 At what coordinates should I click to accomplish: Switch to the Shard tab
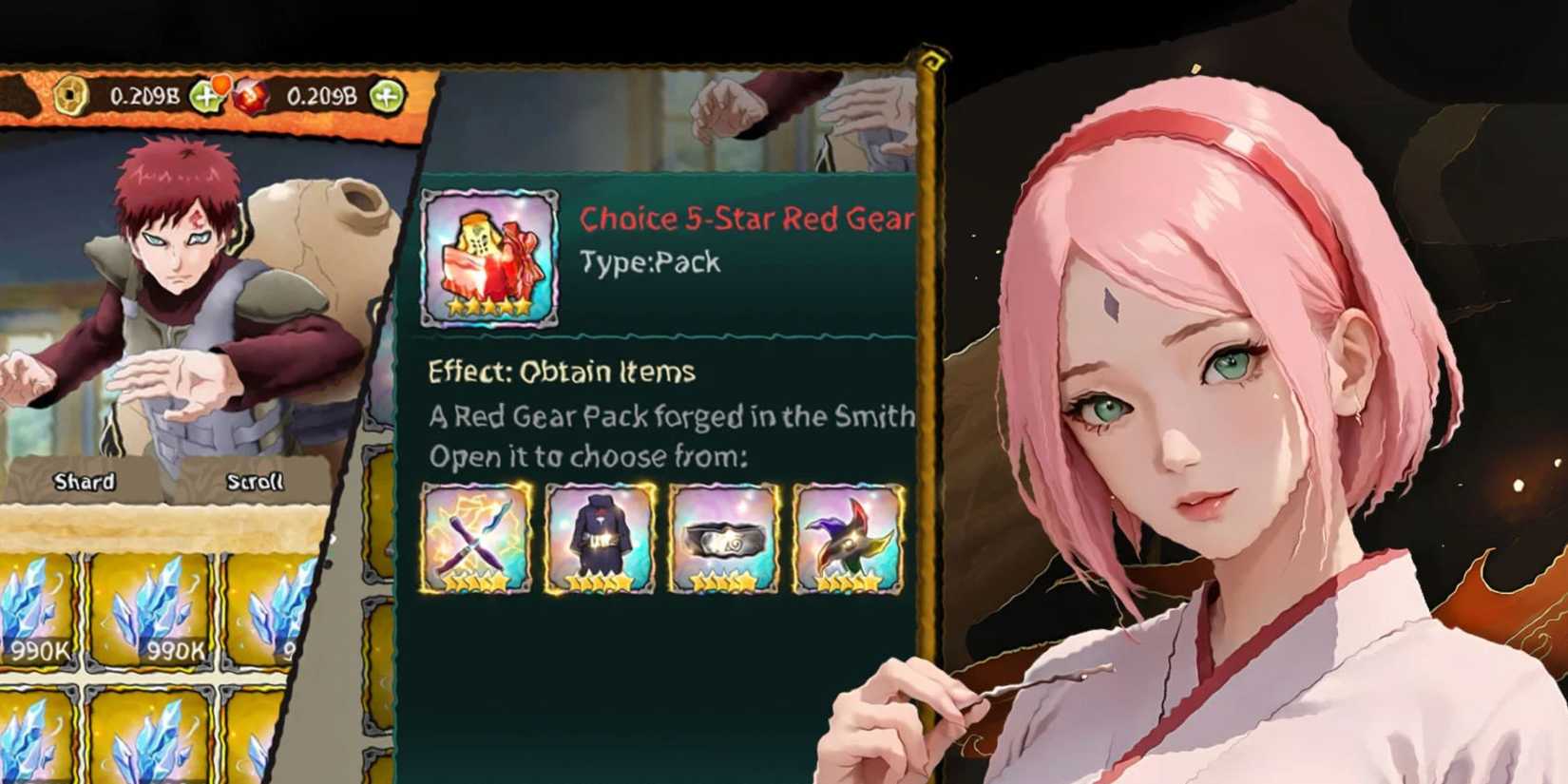[x=84, y=481]
